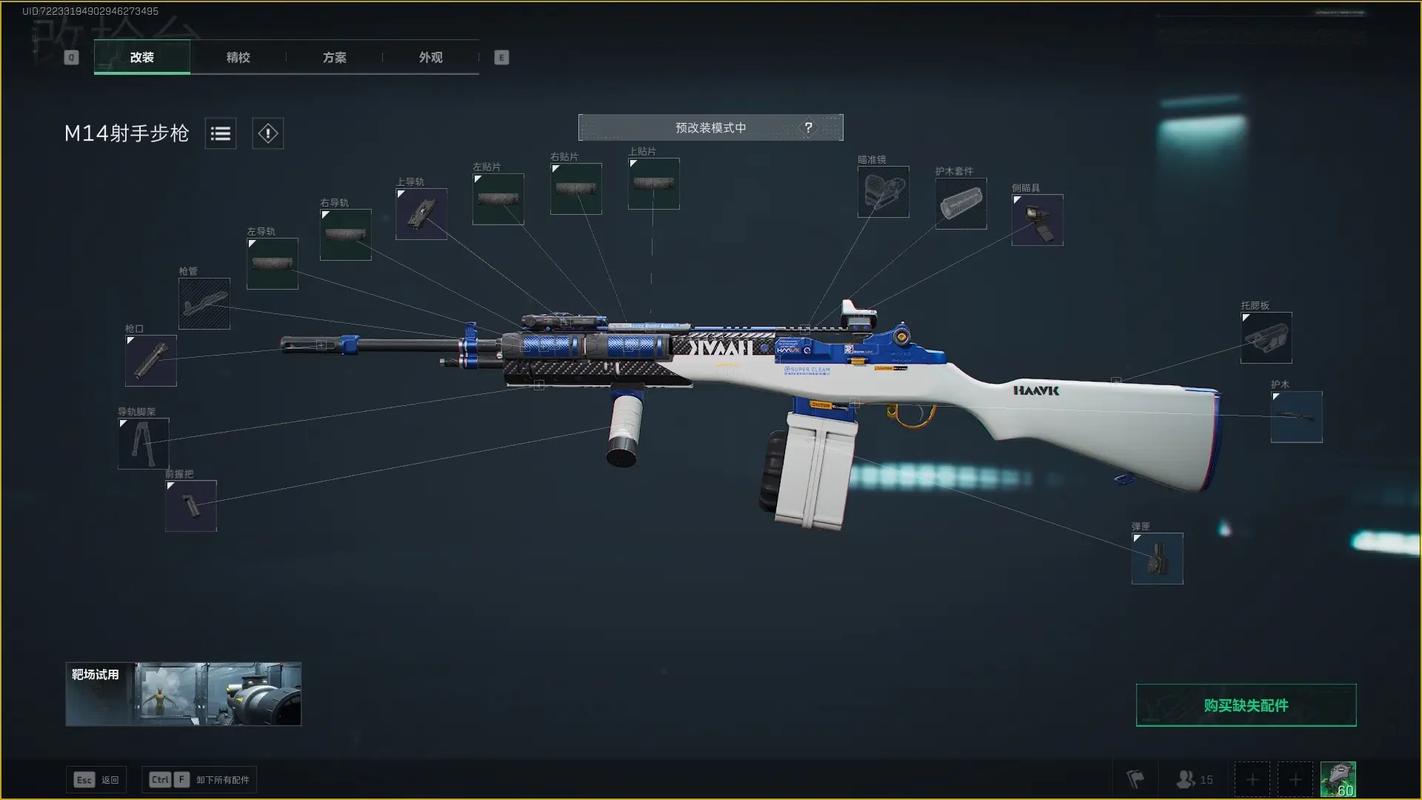Viewport: 1422px width, 800px height.
Task: Choose the 上导轨 top rail slot
Action: 421,213
